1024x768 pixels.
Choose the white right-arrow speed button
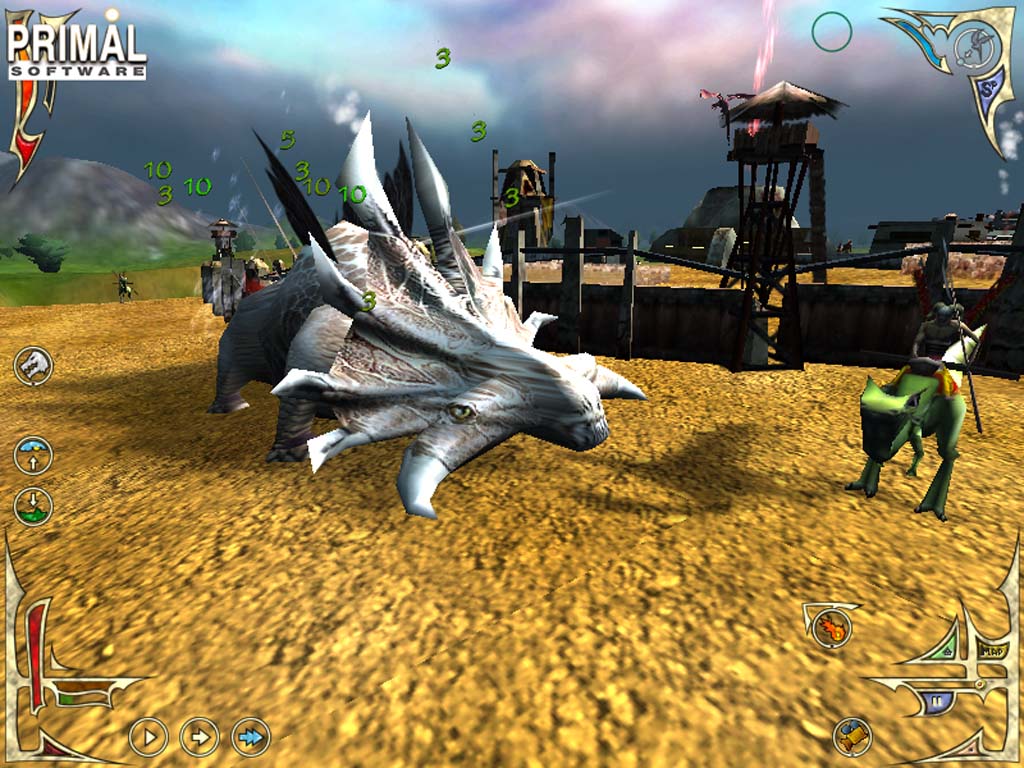[x=199, y=738]
